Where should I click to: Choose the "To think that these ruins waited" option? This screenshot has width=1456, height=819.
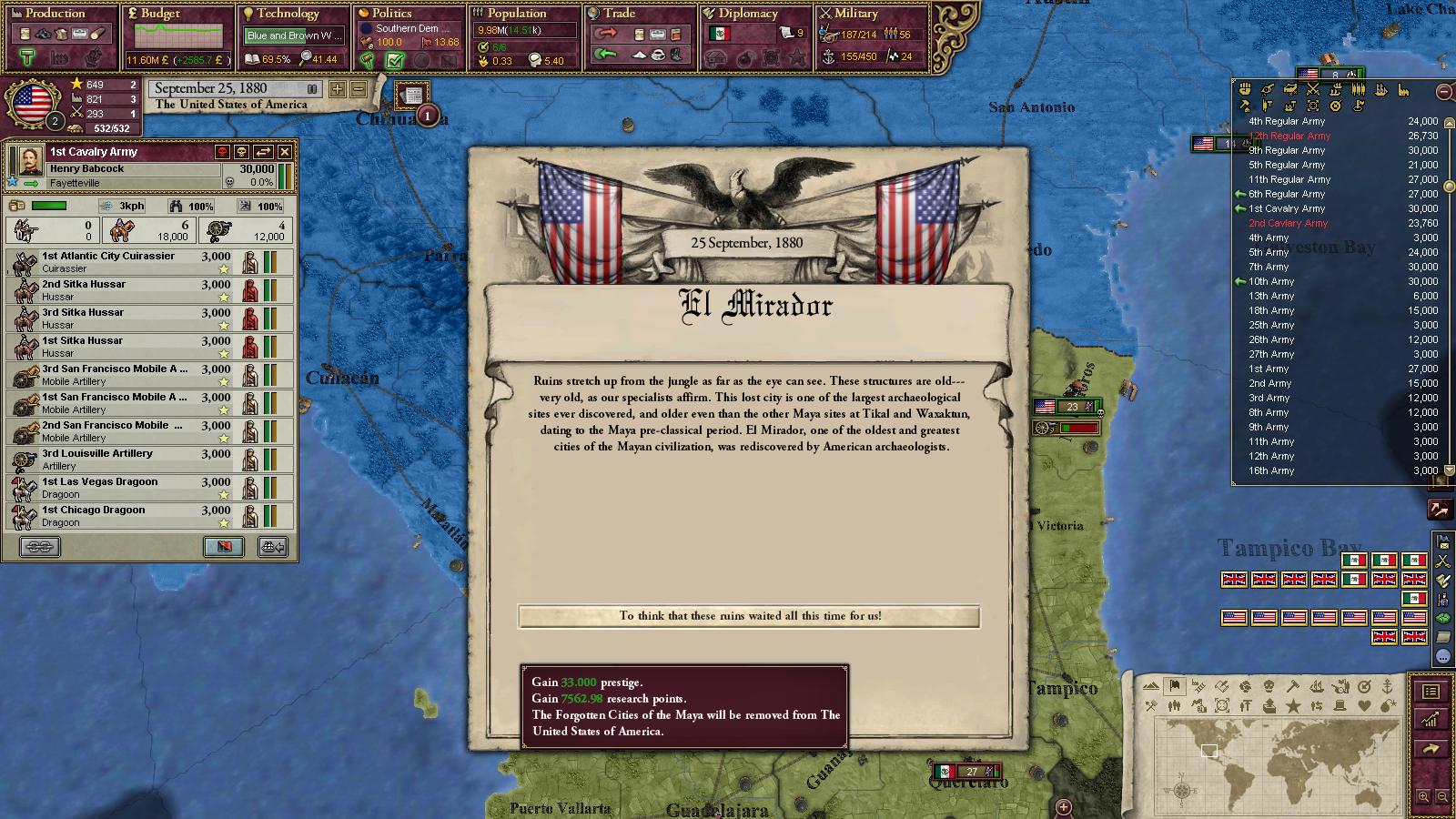click(749, 616)
